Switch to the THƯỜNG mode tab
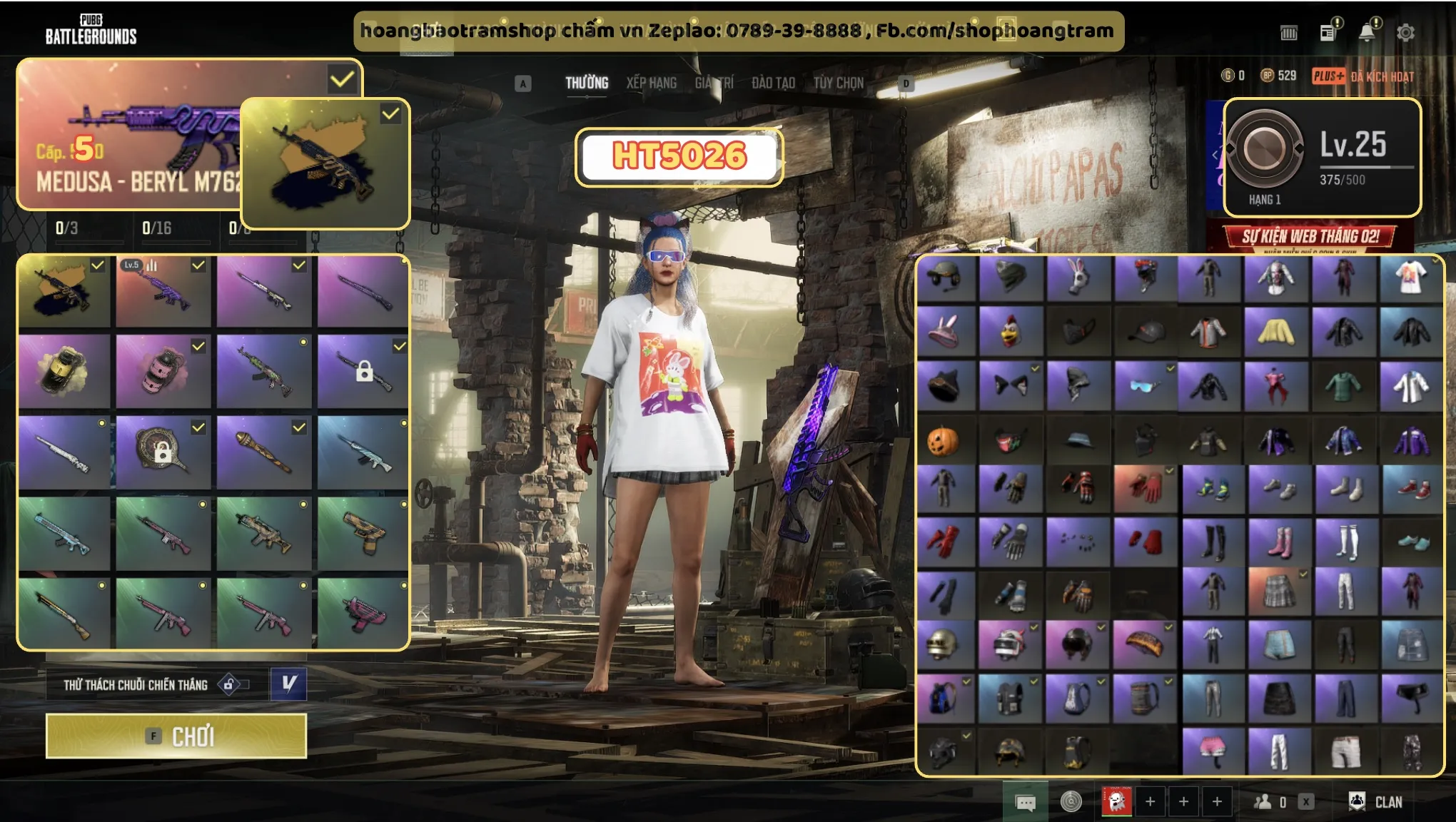Viewport: 1456px width, 822px height. 587,83
